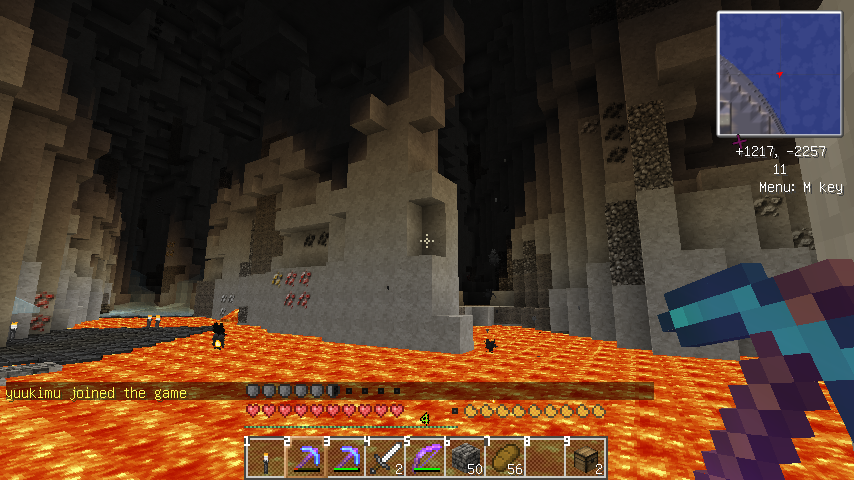Image resolution: width=854 pixels, height=480 pixels.
Task: Click the minimap in the corner
Action: point(779,74)
